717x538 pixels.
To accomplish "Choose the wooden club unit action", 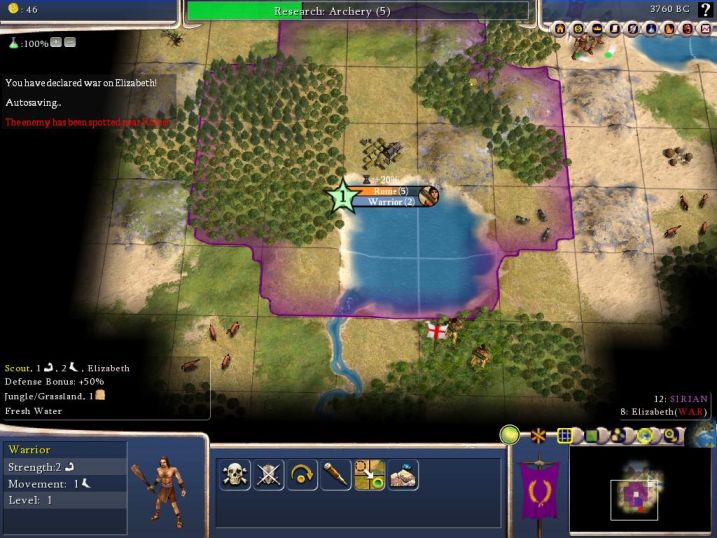I will coord(336,475).
